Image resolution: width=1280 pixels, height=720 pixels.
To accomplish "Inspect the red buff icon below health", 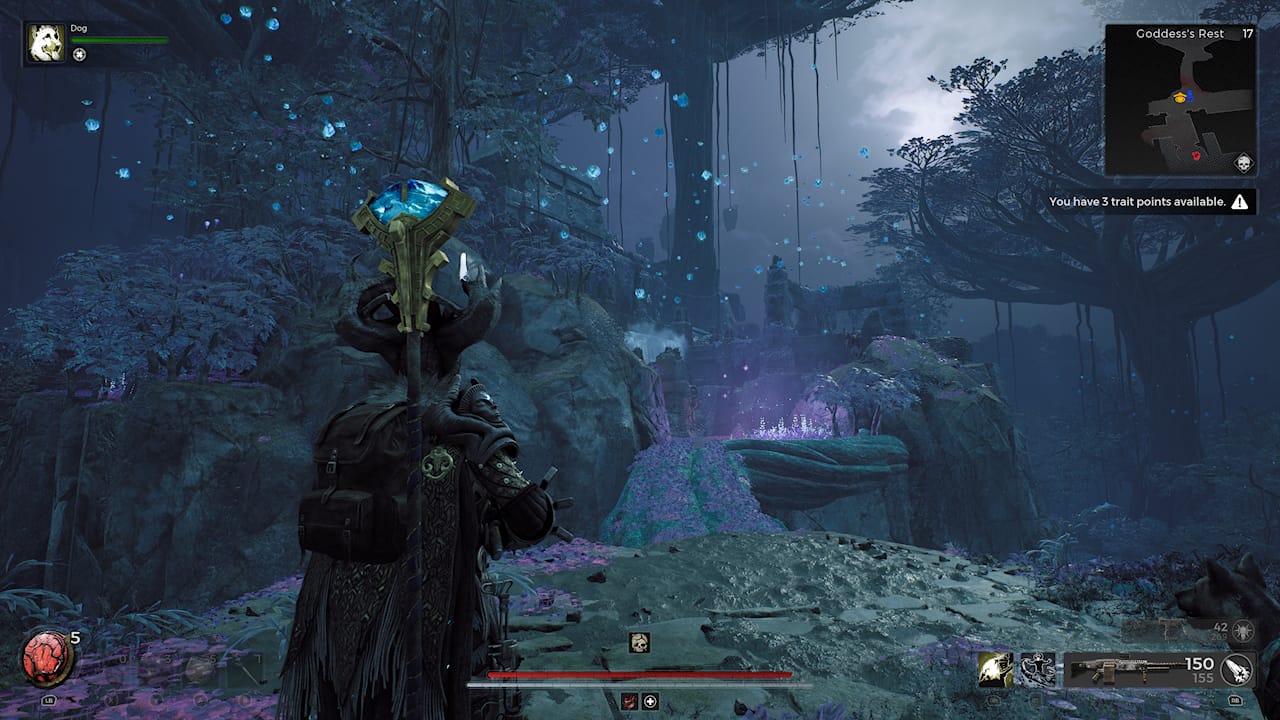I will coord(629,701).
